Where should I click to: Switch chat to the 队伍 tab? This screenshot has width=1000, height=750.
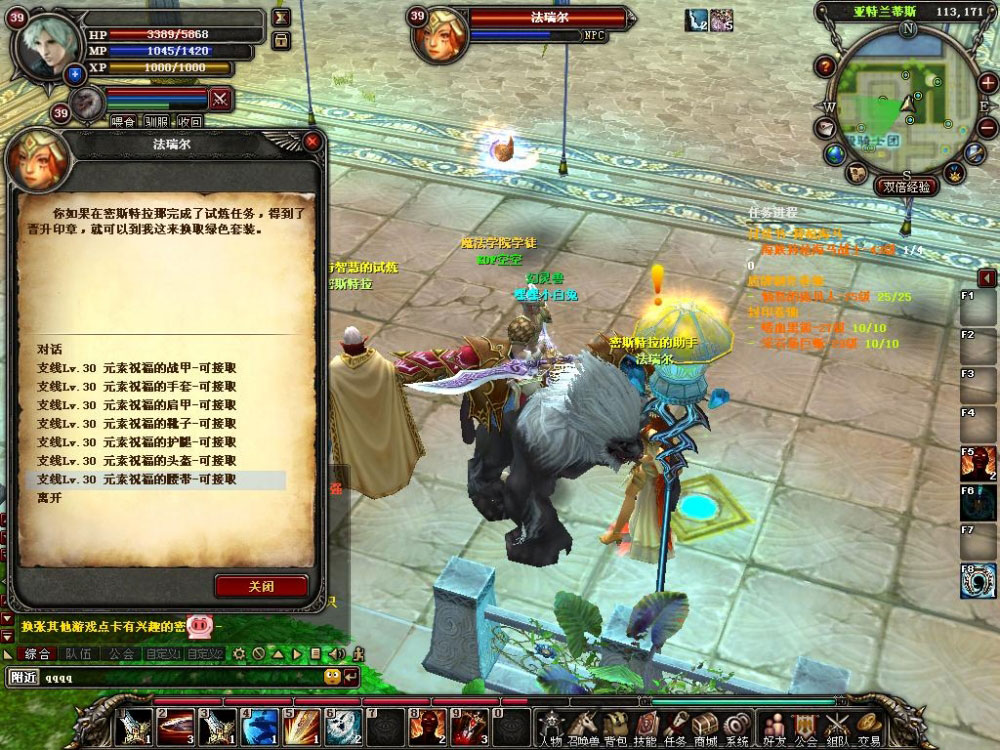point(79,654)
